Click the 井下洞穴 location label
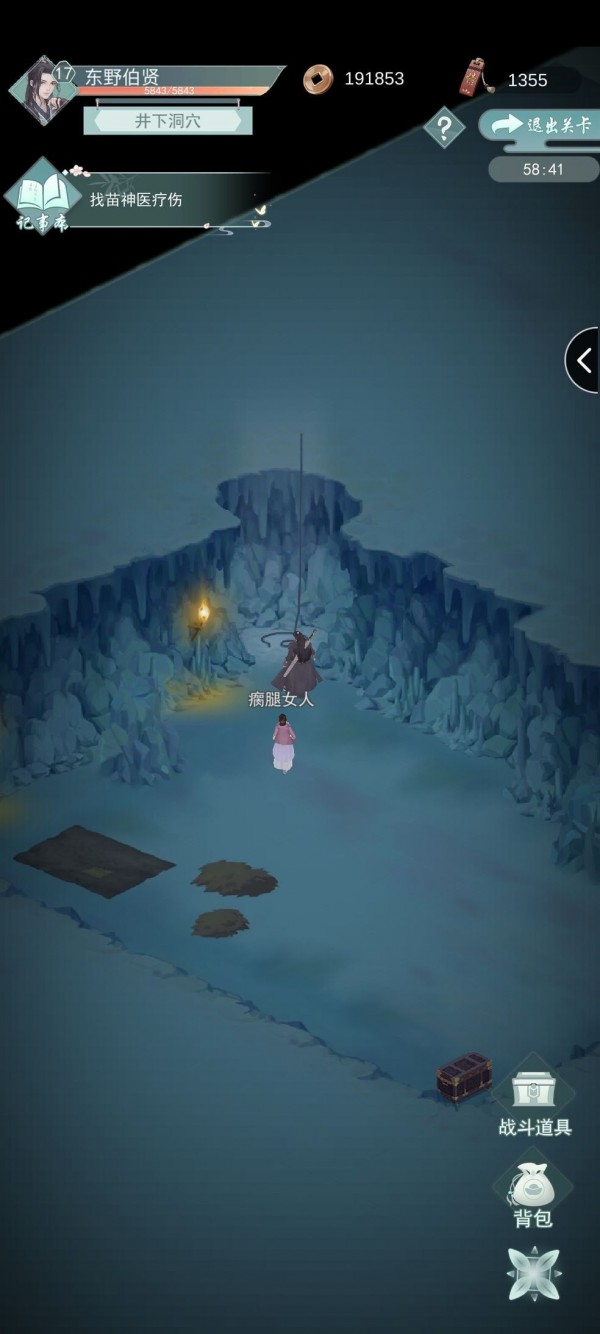600x1334 pixels. [168, 120]
